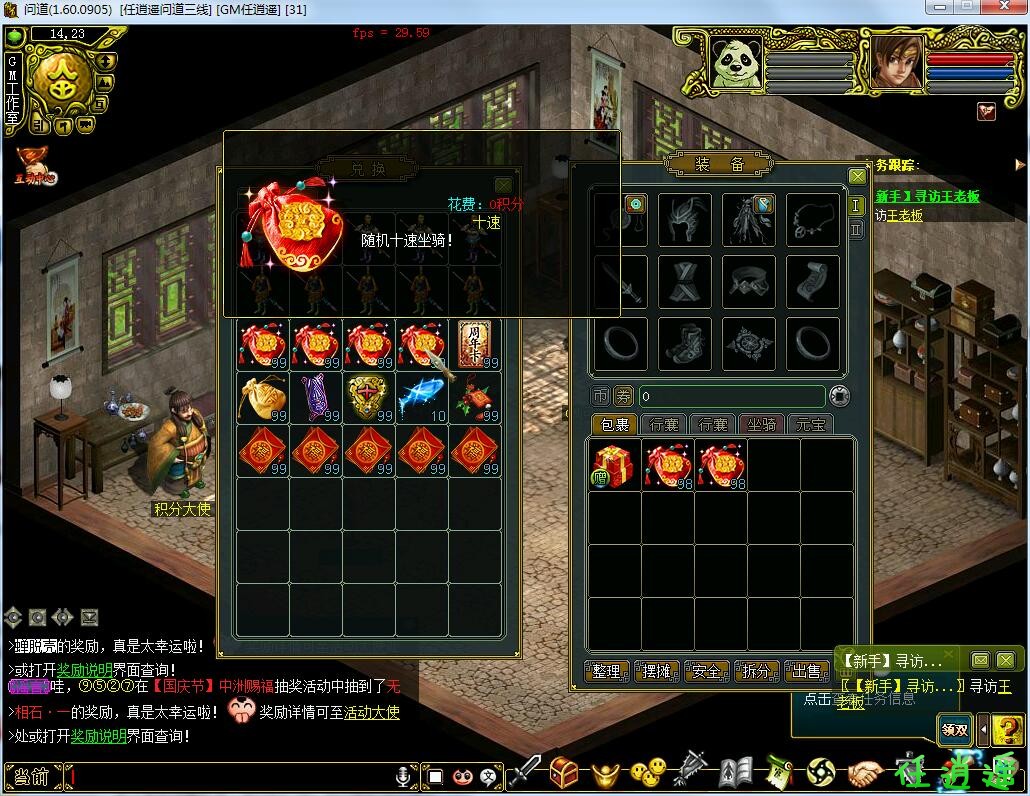The image size is (1030, 796).
Task: Choose the 拆分 split button
Action: [x=757, y=671]
